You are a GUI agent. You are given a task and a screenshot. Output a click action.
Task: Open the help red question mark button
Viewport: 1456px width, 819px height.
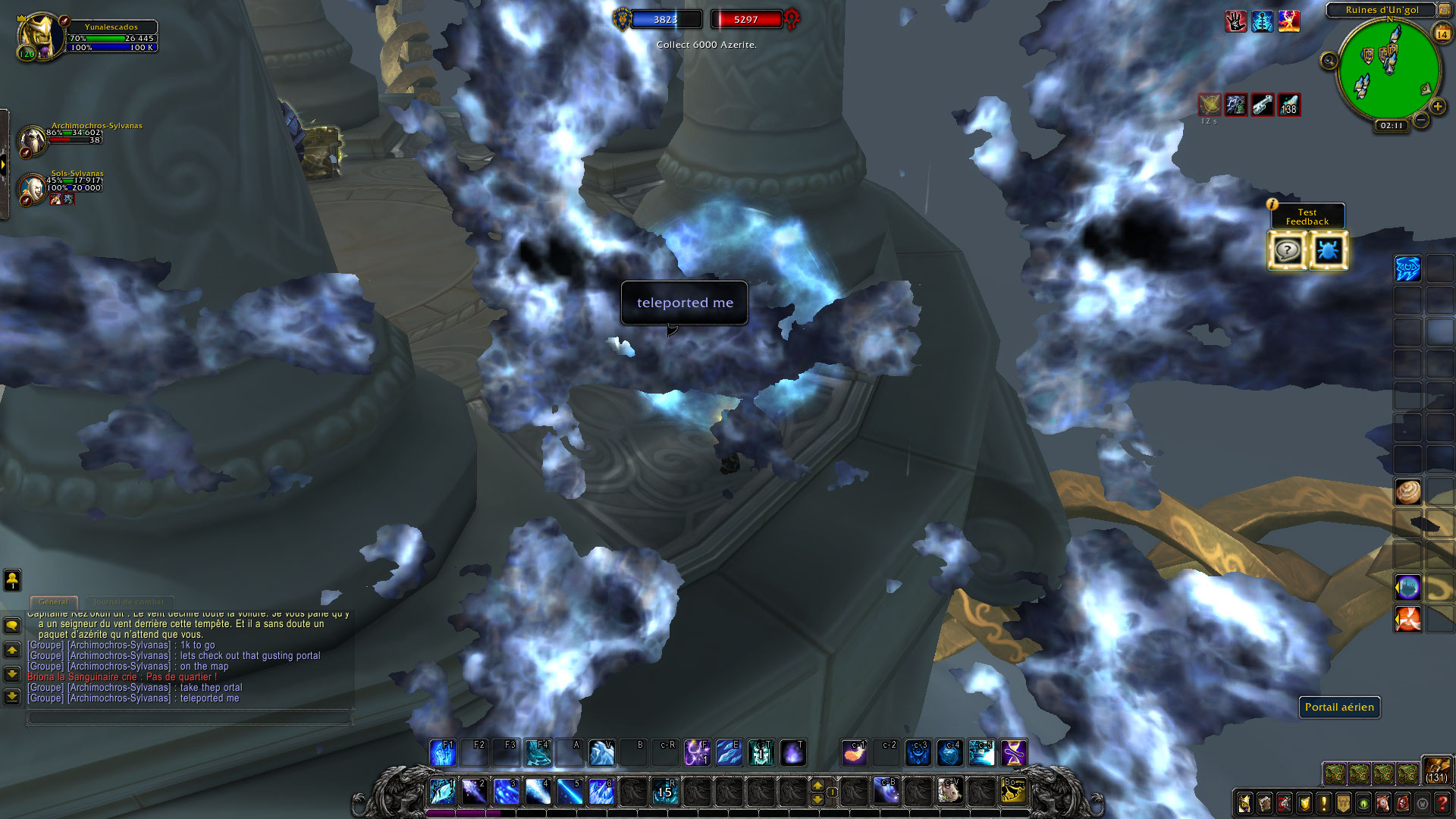[x=1442, y=802]
